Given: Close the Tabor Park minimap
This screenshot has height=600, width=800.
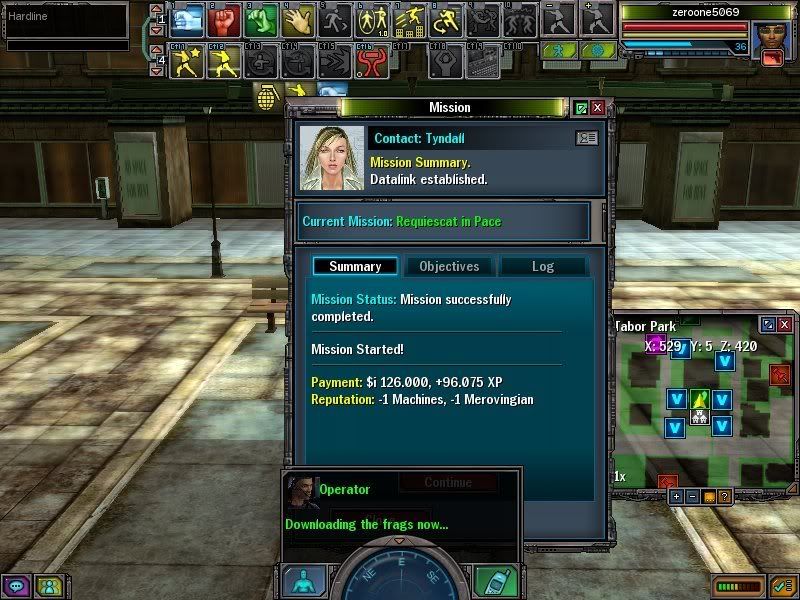Looking at the screenshot, I should coord(786,325).
